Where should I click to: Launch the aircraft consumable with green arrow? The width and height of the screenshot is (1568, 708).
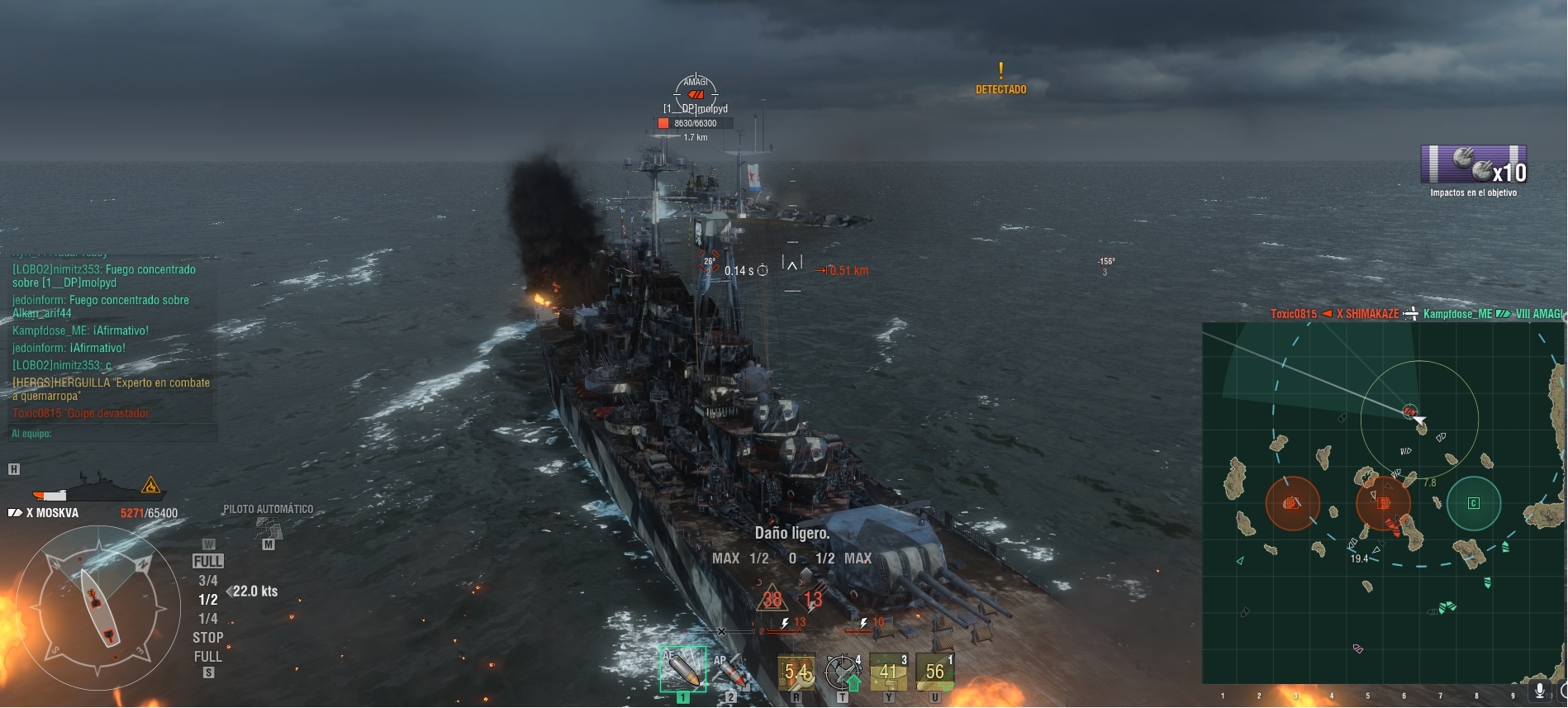coord(843,672)
